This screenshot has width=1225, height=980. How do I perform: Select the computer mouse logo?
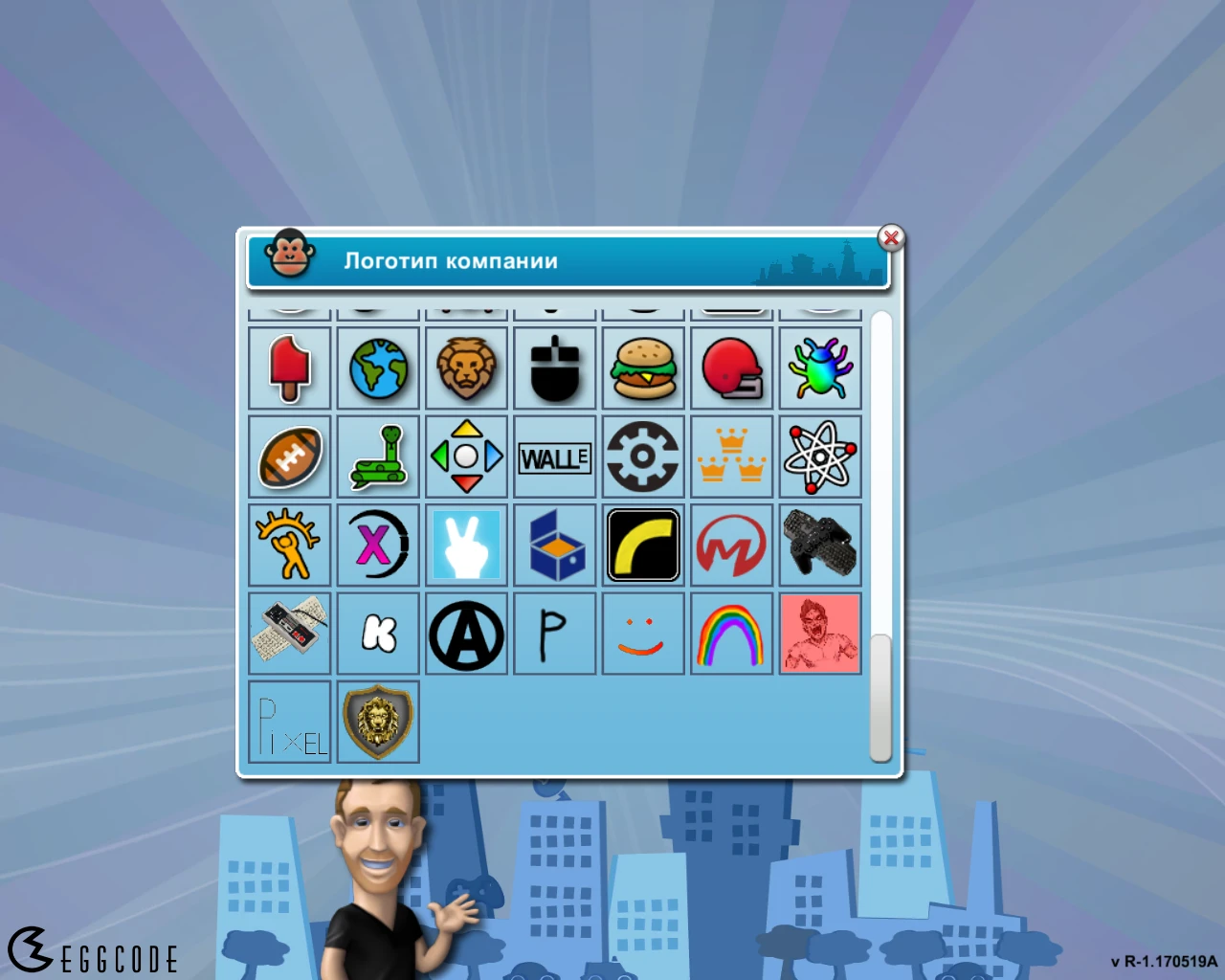(554, 368)
